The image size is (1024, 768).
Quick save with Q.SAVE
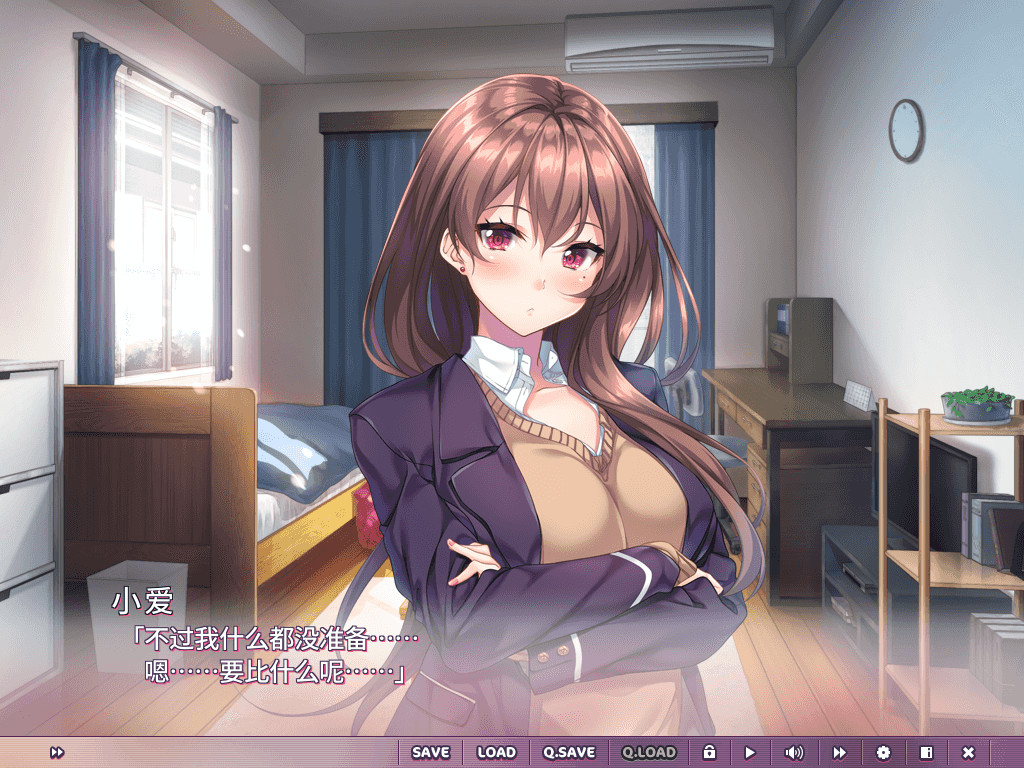point(569,752)
